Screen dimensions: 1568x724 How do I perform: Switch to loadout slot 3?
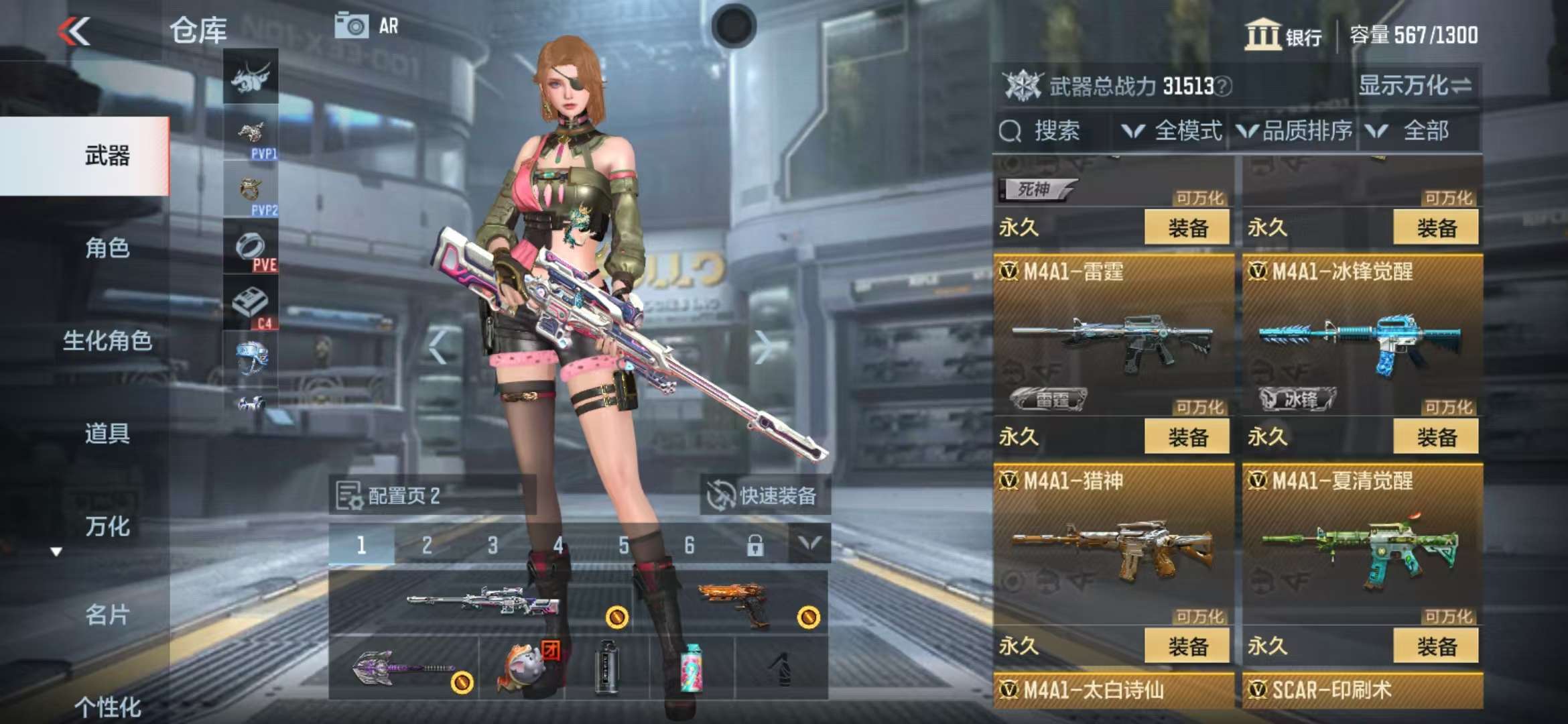[493, 545]
